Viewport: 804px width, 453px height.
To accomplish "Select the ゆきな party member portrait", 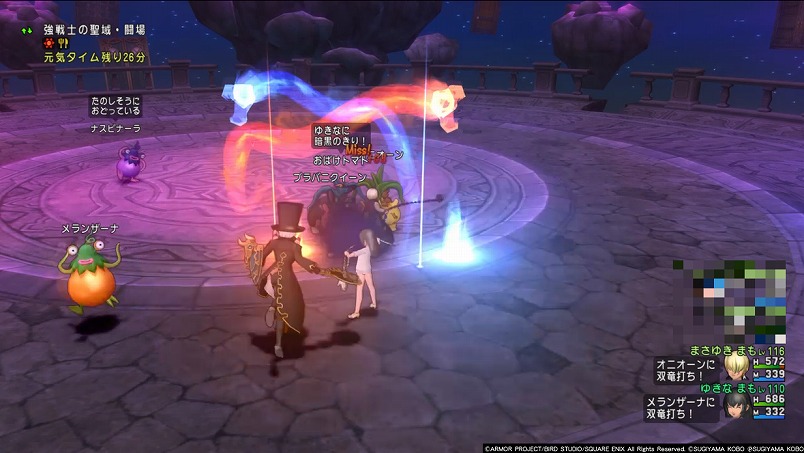I will (738, 406).
